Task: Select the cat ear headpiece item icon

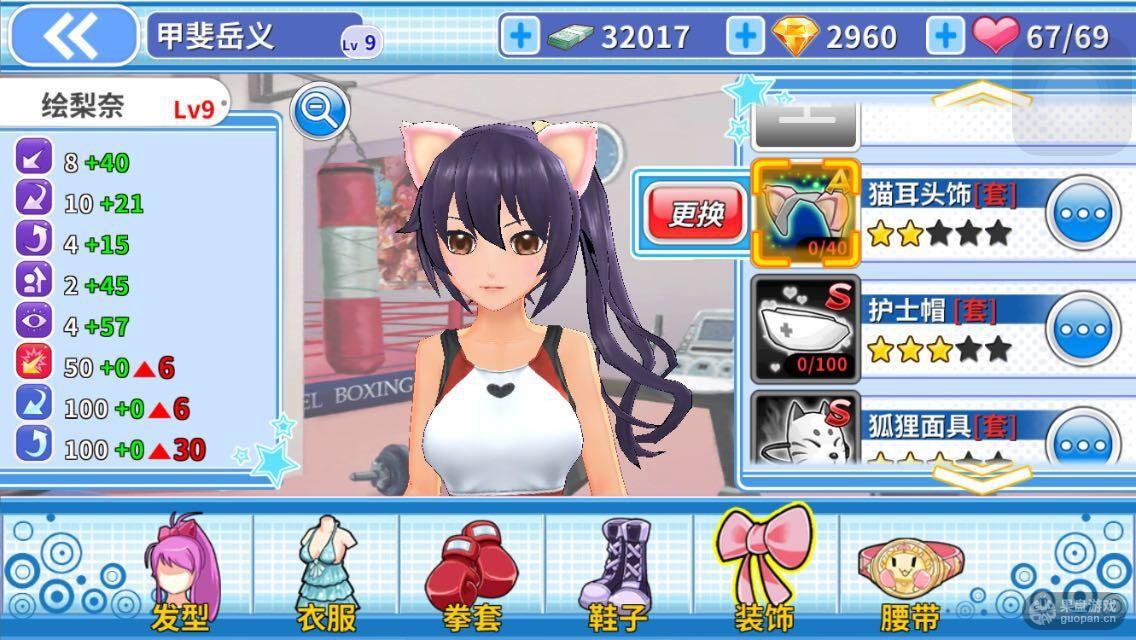Action: [x=805, y=212]
